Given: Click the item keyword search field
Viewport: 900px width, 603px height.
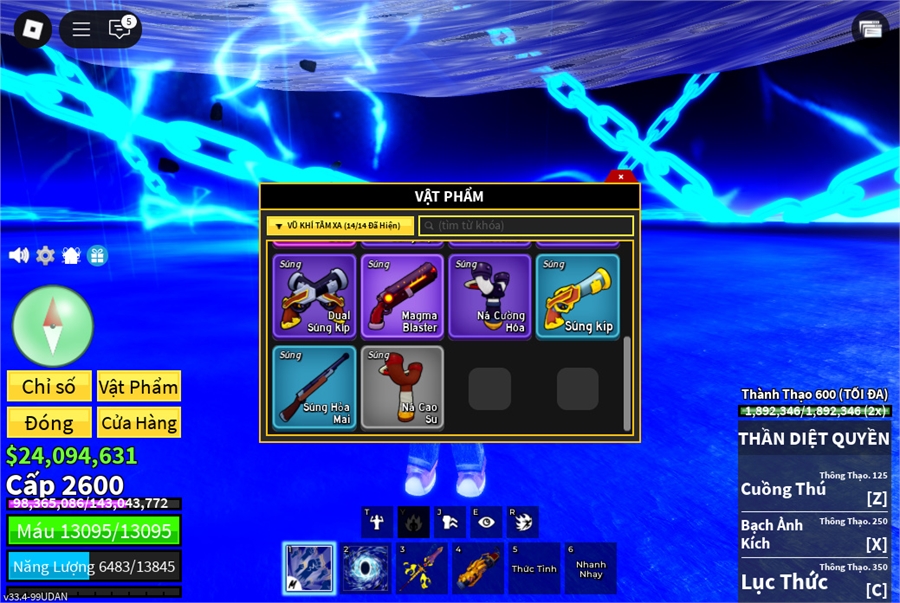Looking at the screenshot, I should (x=527, y=226).
